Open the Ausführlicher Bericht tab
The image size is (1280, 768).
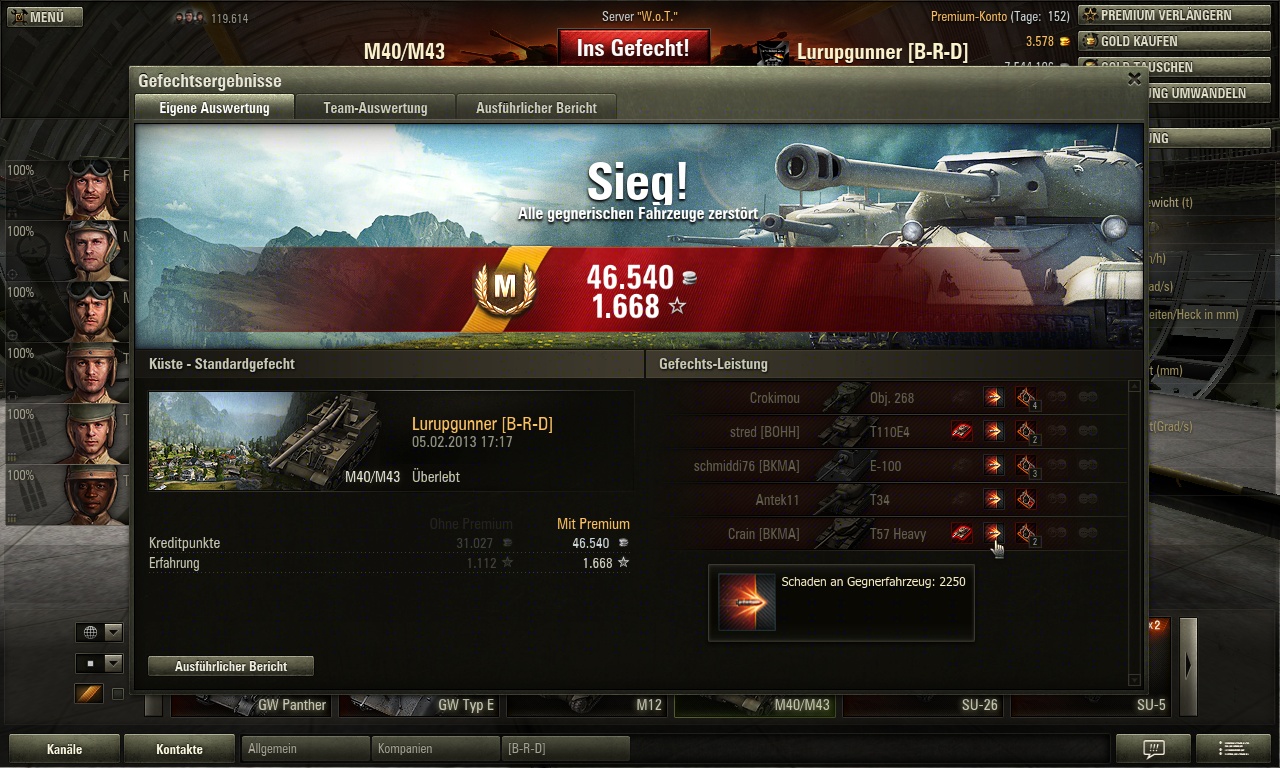[536, 108]
